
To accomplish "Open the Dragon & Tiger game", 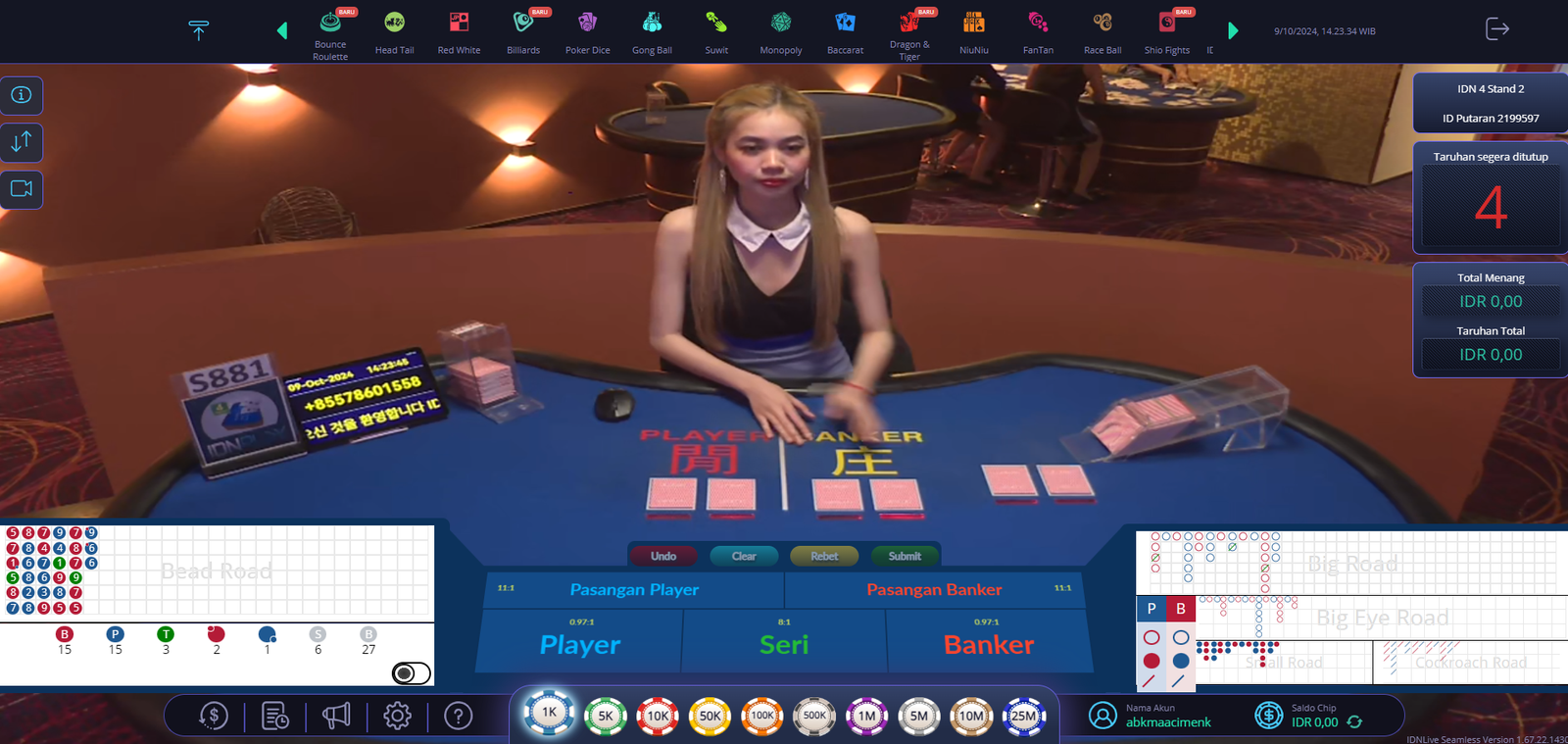I will [909, 32].
